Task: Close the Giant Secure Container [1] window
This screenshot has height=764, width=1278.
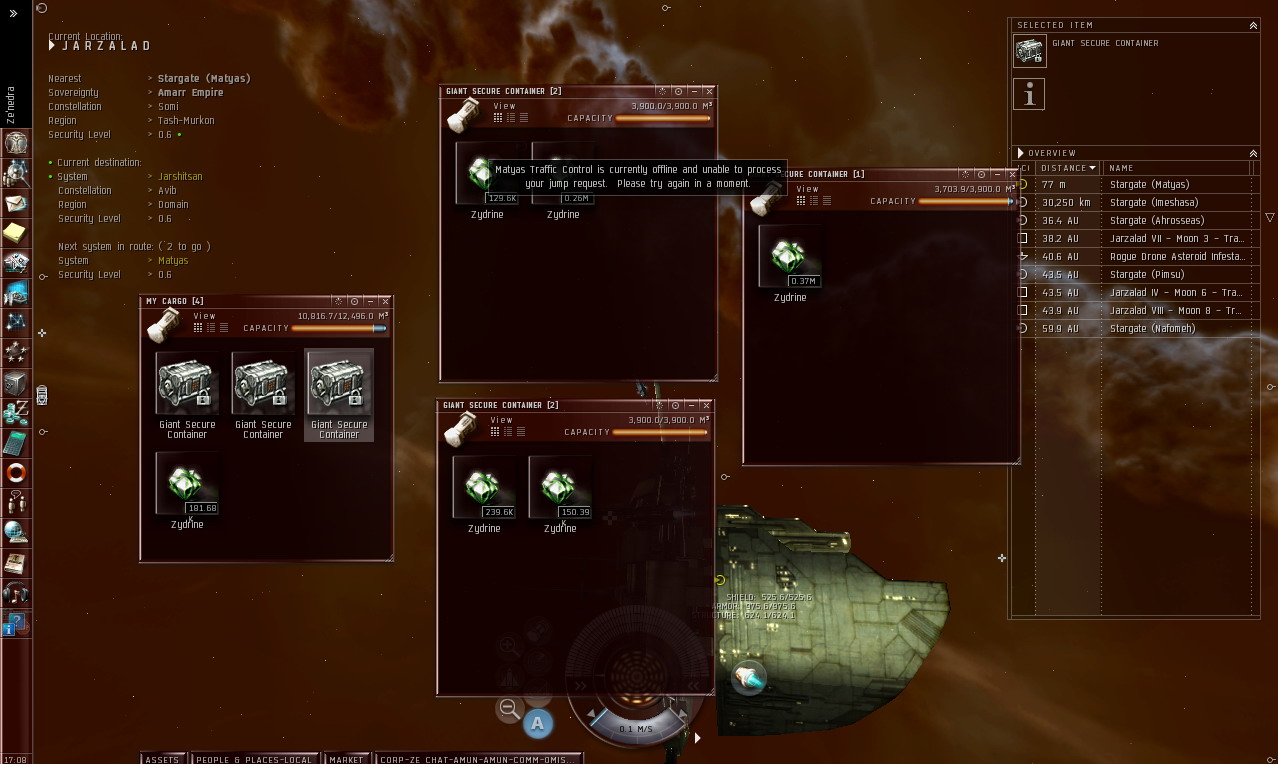Action: [x=1012, y=174]
